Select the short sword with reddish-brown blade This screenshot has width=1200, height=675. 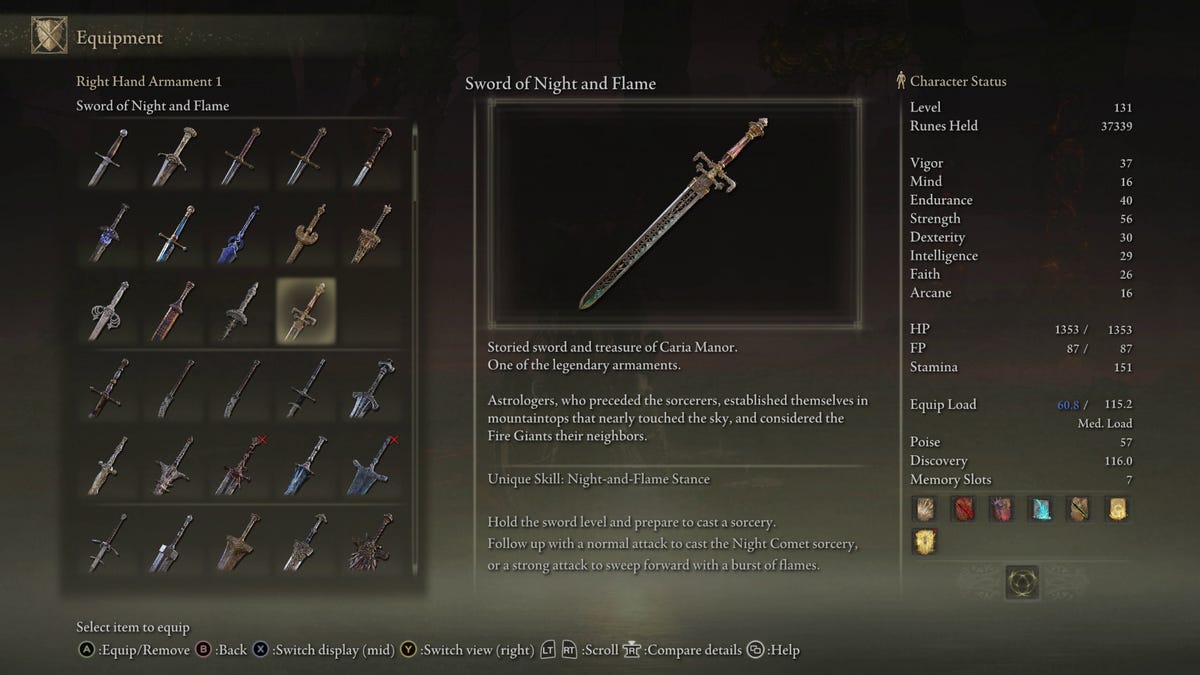(x=173, y=311)
